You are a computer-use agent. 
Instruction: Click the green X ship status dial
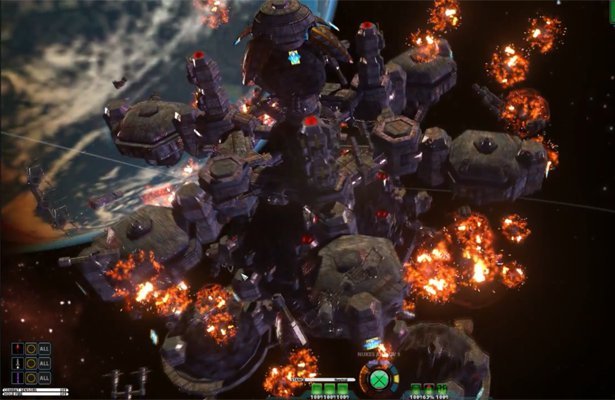pyautogui.click(x=379, y=379)
